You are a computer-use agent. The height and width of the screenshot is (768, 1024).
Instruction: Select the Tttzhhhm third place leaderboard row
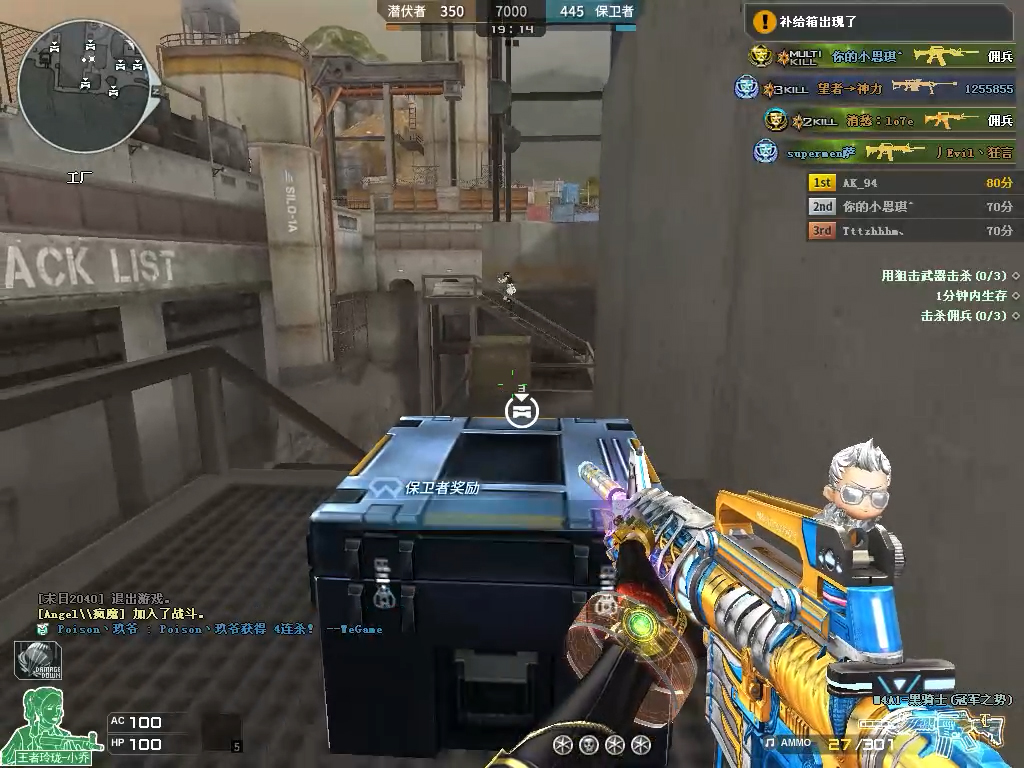coord(910,231)
